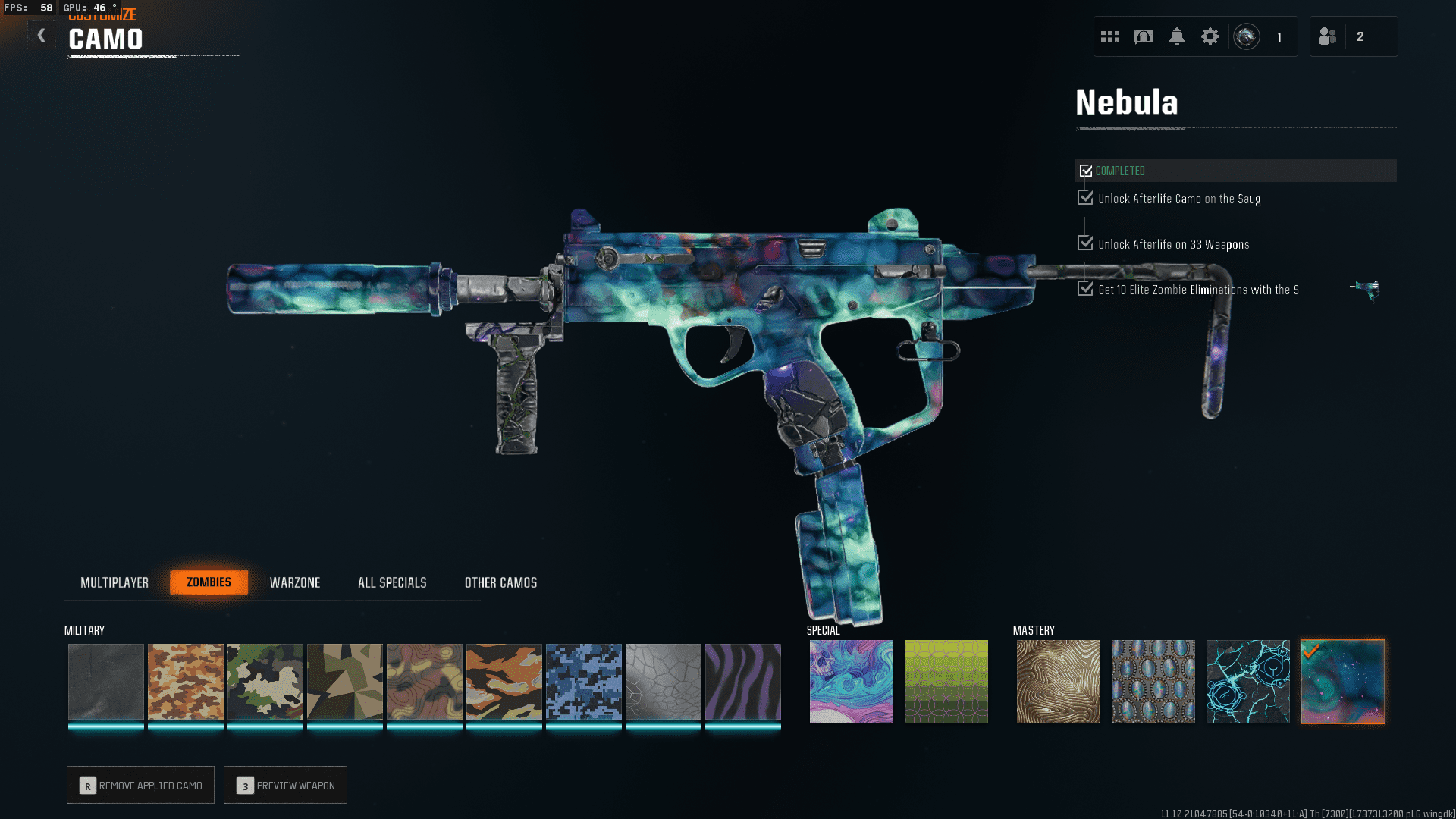Select the cyan cracked Afterlife camo
The image size is (1456, 819).
[x=1248, y=682]
